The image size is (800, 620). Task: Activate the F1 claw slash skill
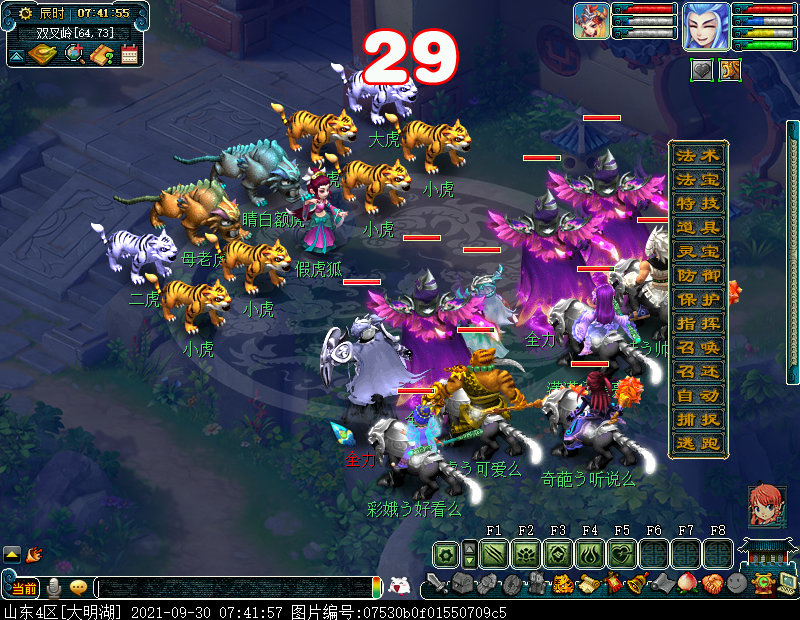click(494, 554)
